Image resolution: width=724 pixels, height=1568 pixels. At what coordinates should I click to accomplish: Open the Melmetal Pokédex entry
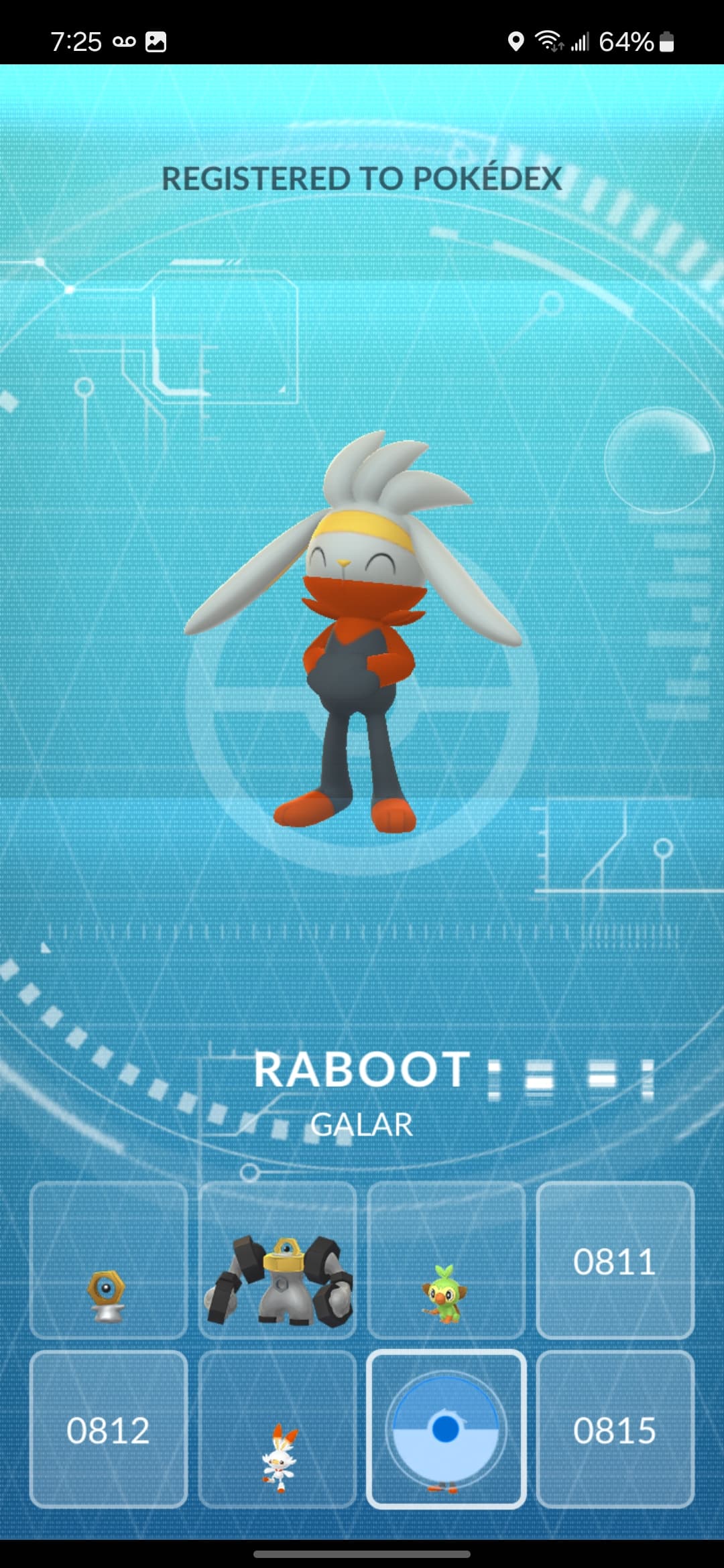pyautogui.click(x=278, y=1261)
